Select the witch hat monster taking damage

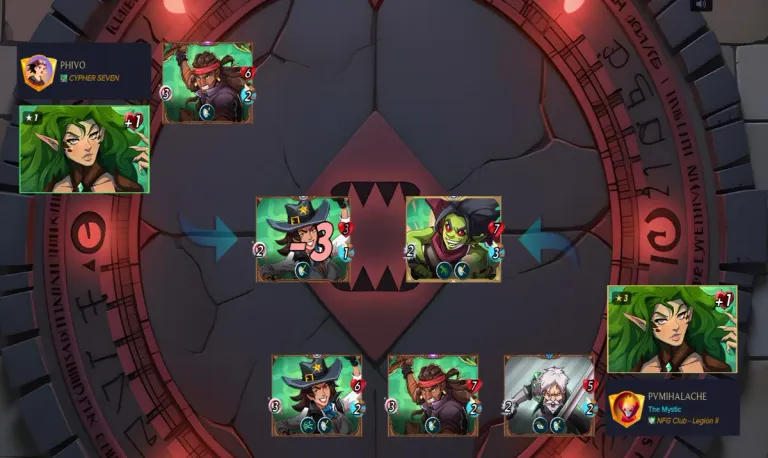pos(304,238)
